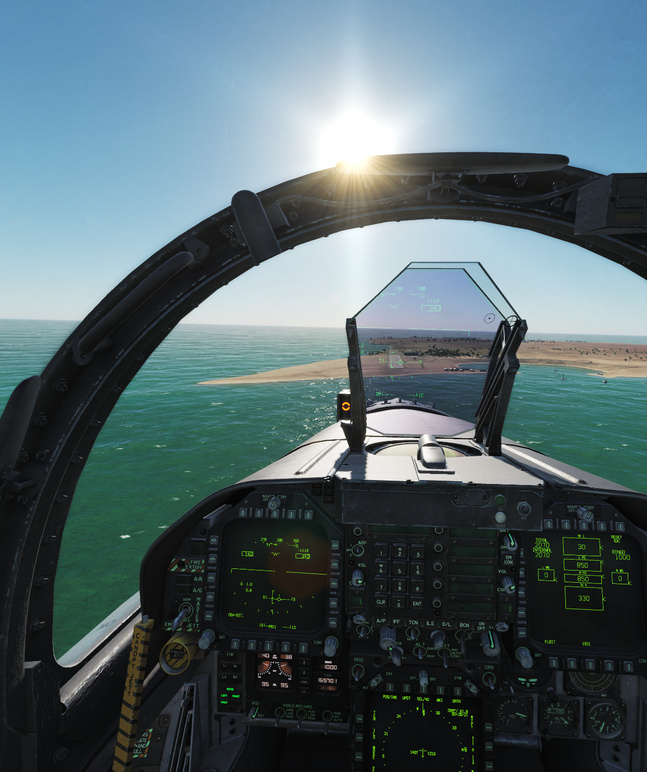Image resolution: width=647 pixels, height=772 pixels.
Task: Click the EM CON button
Action: 508,562
